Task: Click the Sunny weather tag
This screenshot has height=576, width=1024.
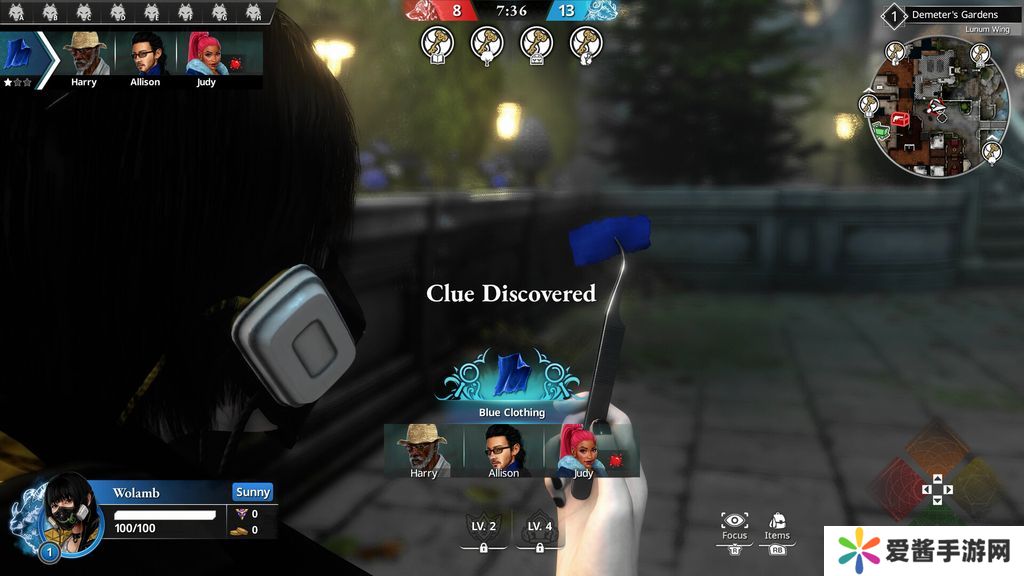Action: pos(253,492)
